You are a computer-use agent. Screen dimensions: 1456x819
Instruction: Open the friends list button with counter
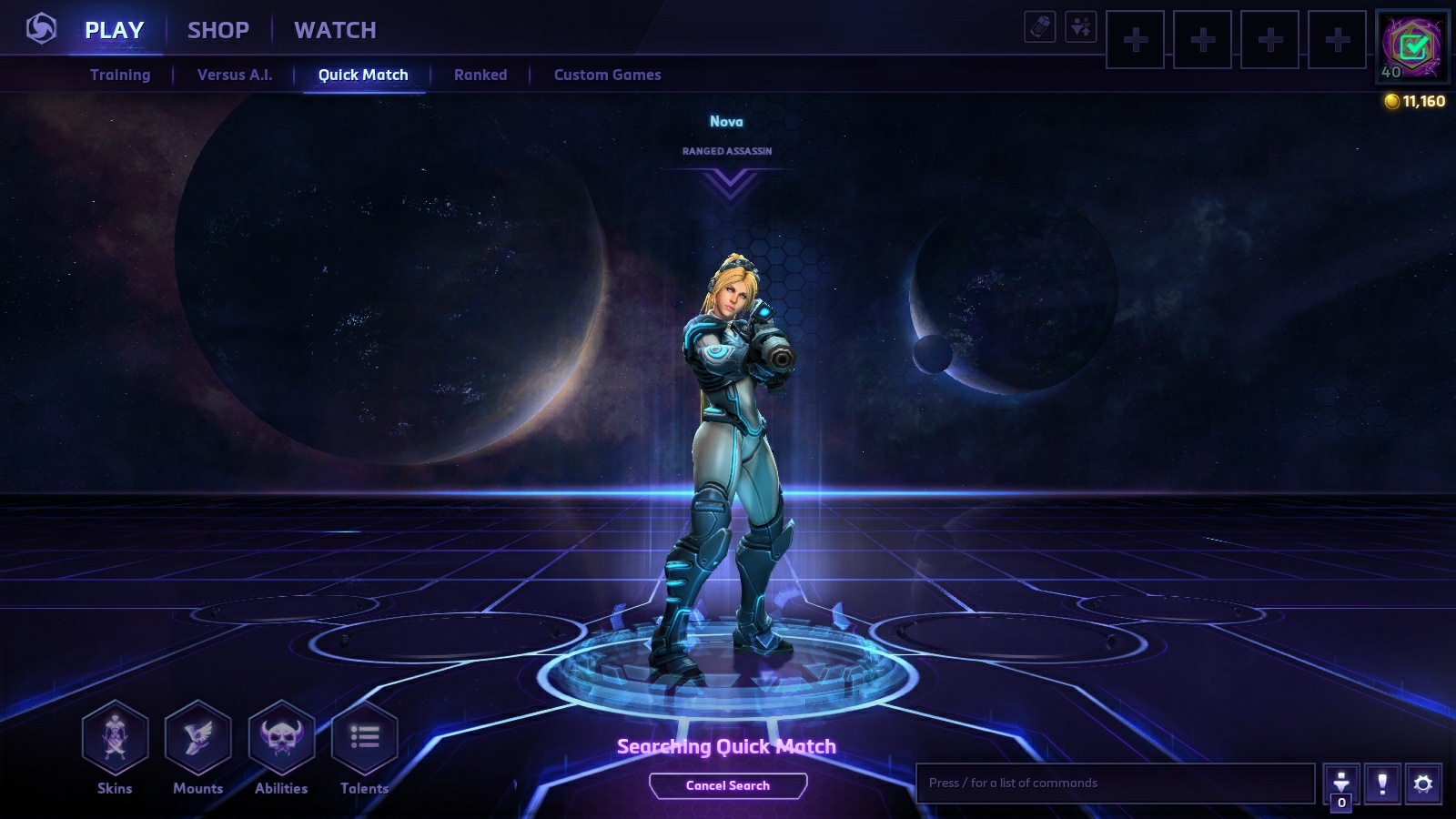coord(1341,785)
